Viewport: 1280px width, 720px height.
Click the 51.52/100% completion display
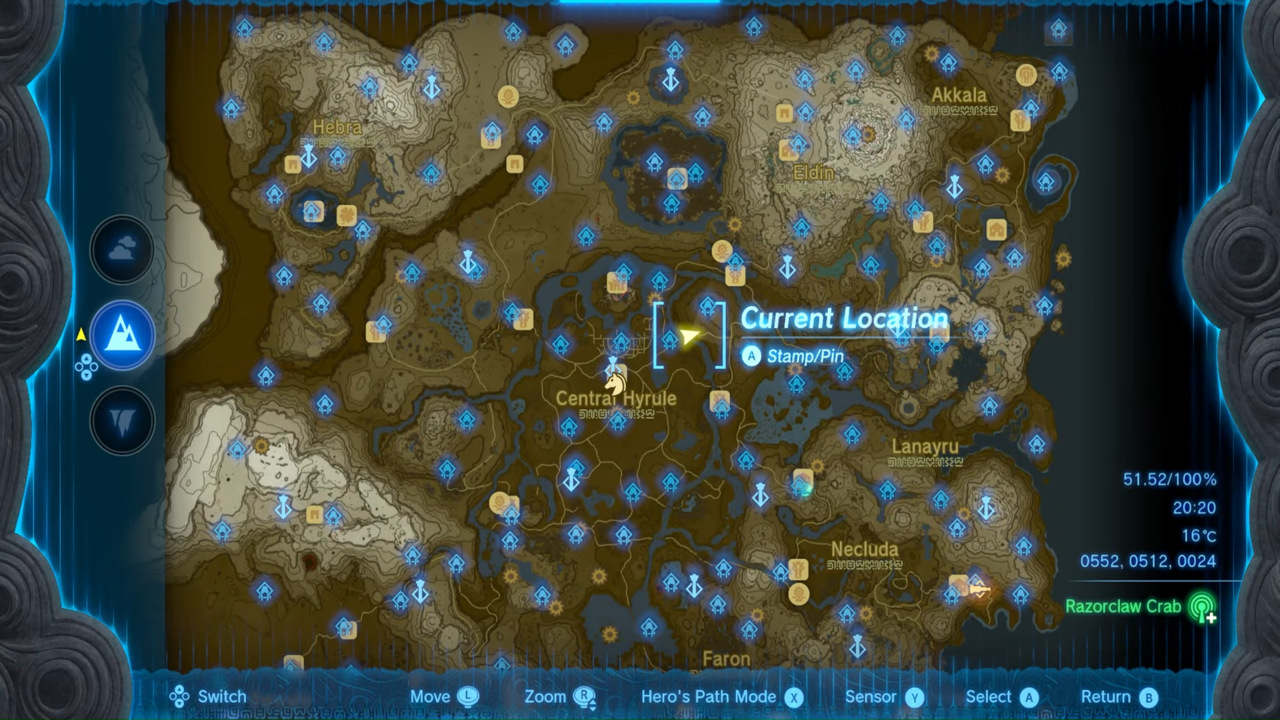click(x=1168, y=479)
